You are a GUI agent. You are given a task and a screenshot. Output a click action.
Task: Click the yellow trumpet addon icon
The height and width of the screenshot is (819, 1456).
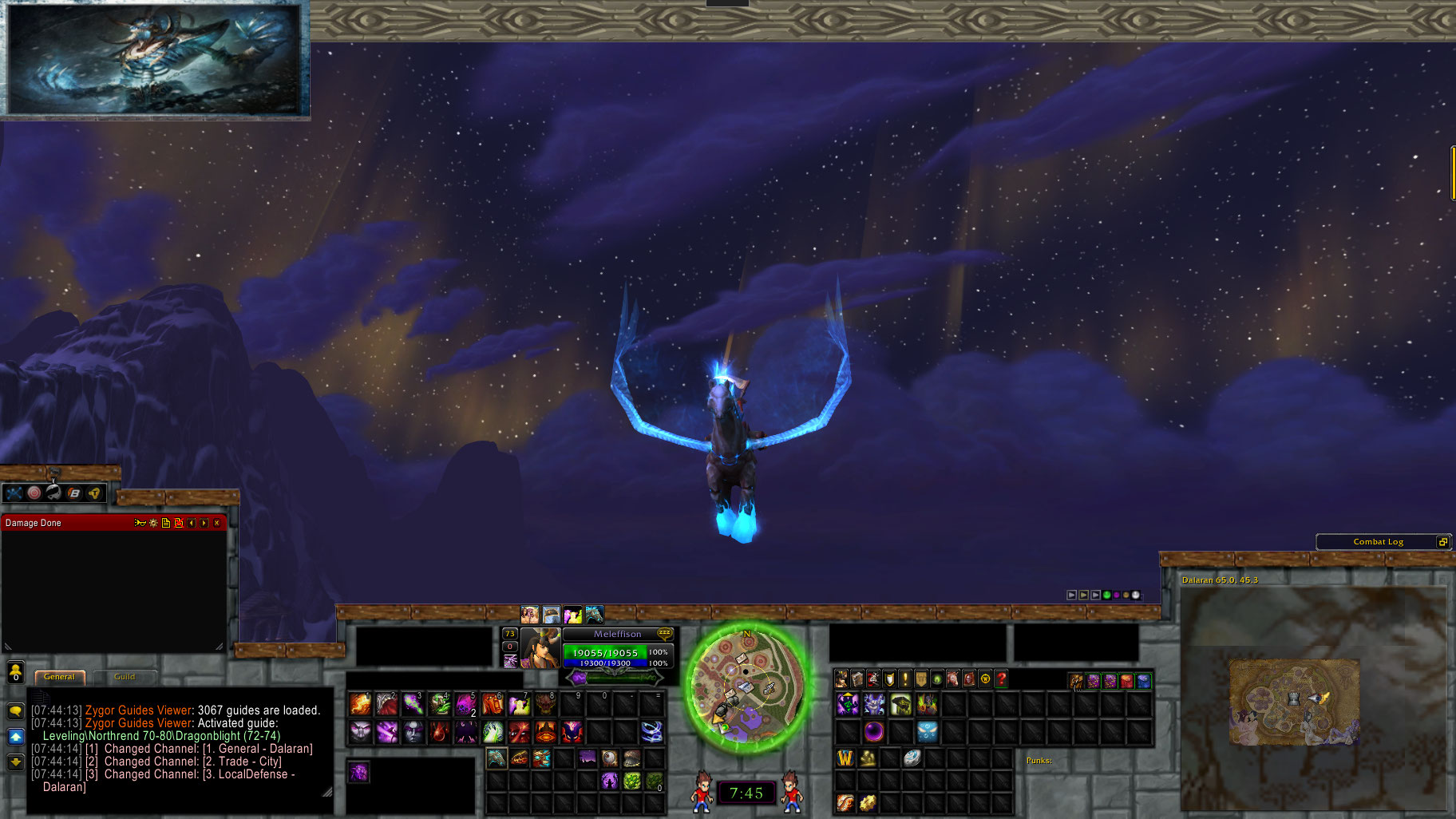pyautogui.click(x=94, y=493)
